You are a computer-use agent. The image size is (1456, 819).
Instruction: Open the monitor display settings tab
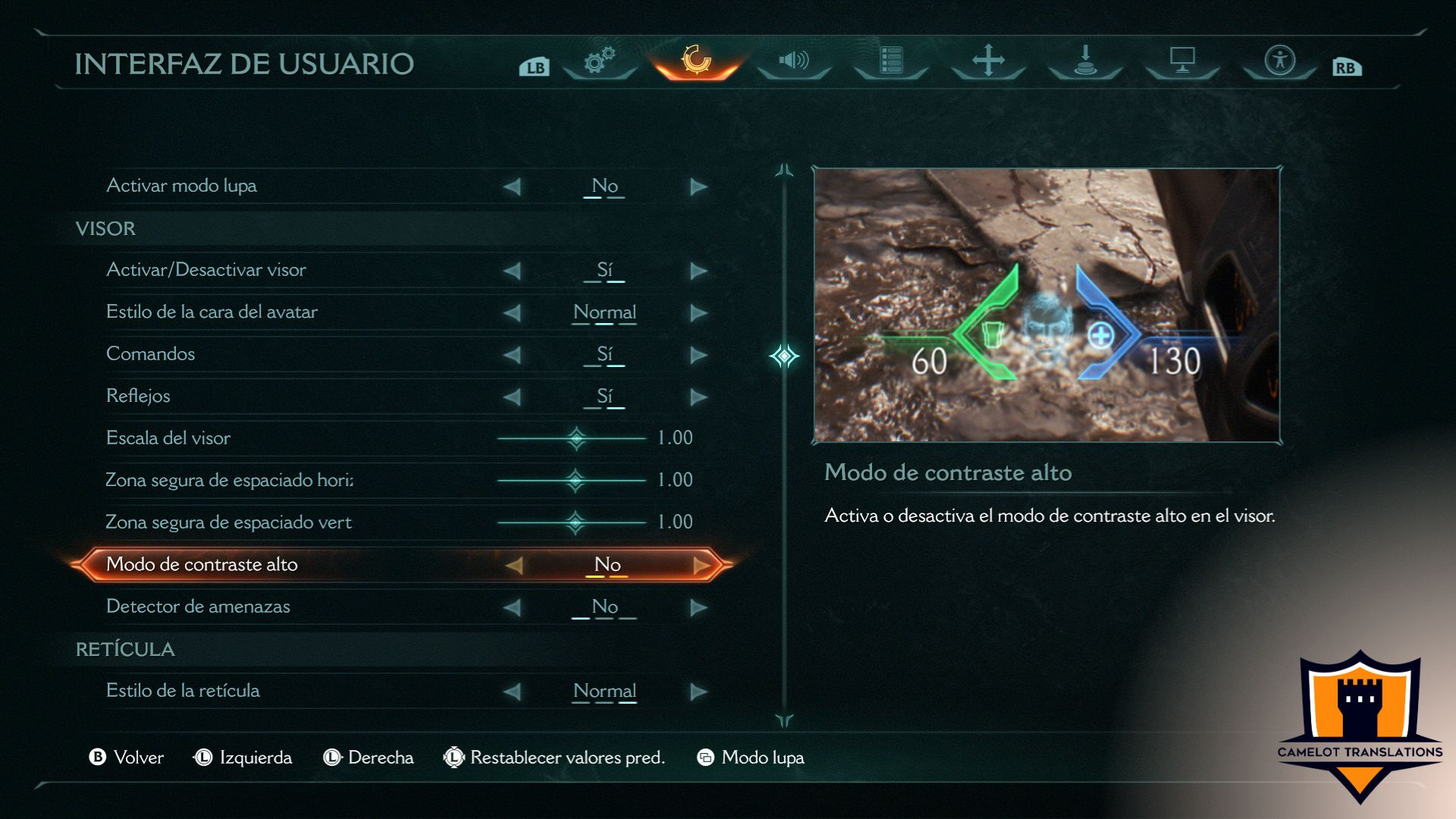click(x=1182, y=61)
